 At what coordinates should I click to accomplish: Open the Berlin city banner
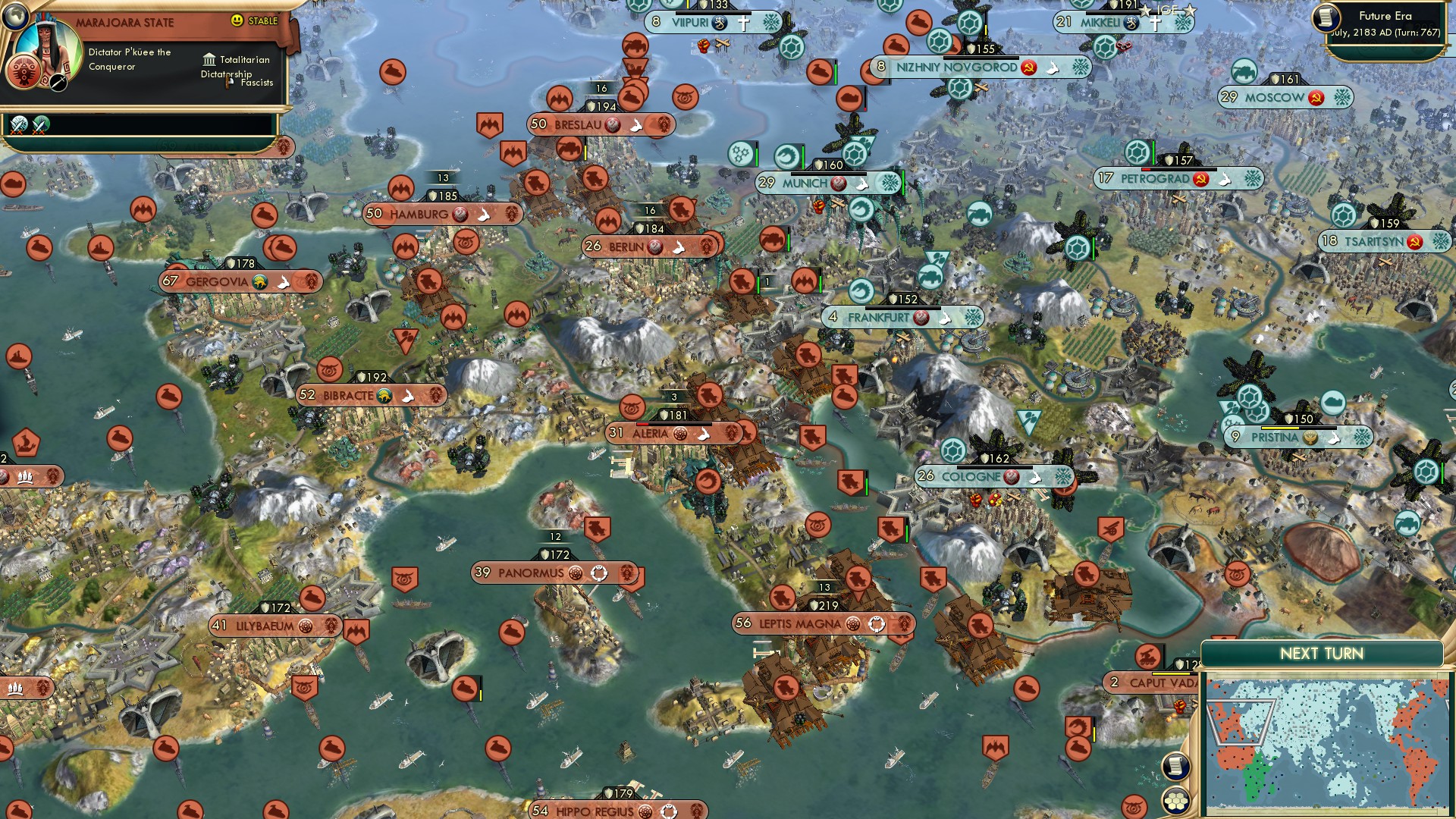626,246
